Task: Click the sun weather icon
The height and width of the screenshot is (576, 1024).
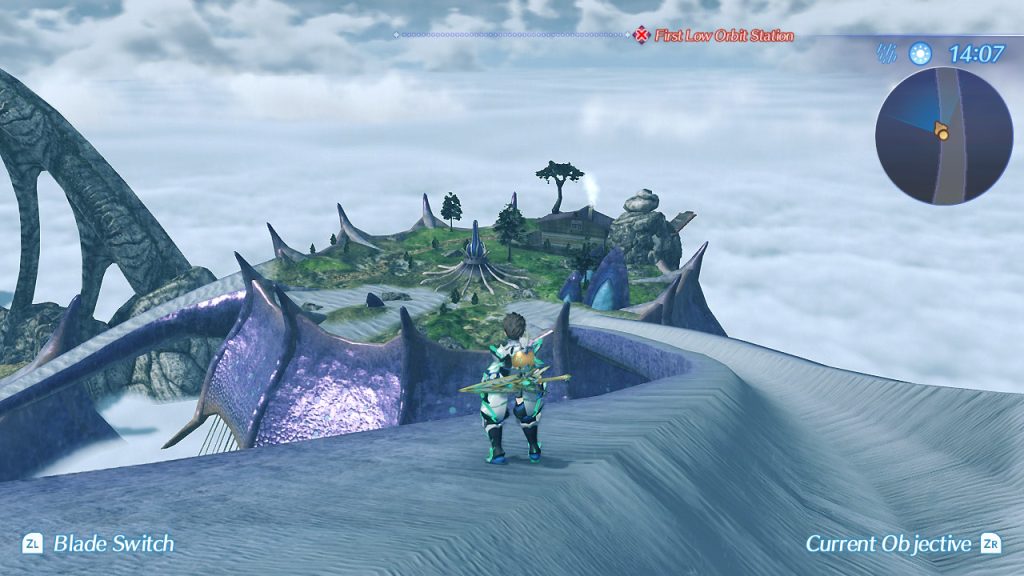Action: point(919,54)
